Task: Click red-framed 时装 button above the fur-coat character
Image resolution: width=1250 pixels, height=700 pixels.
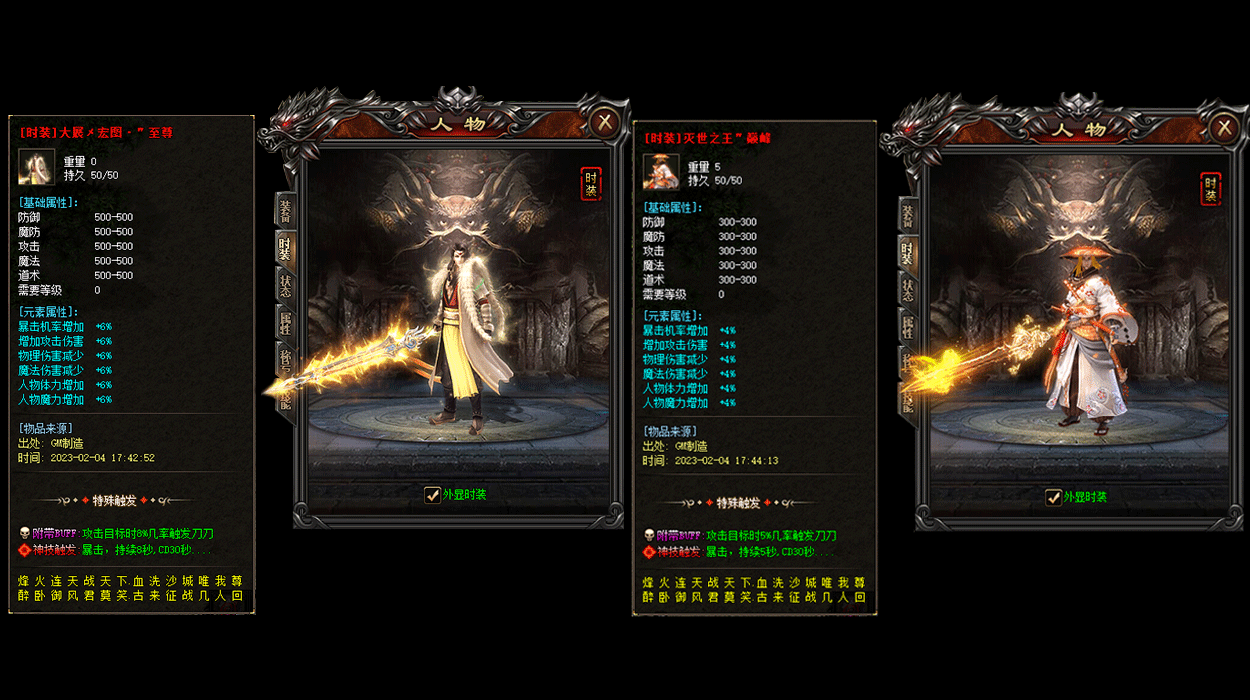Action: 591,184
